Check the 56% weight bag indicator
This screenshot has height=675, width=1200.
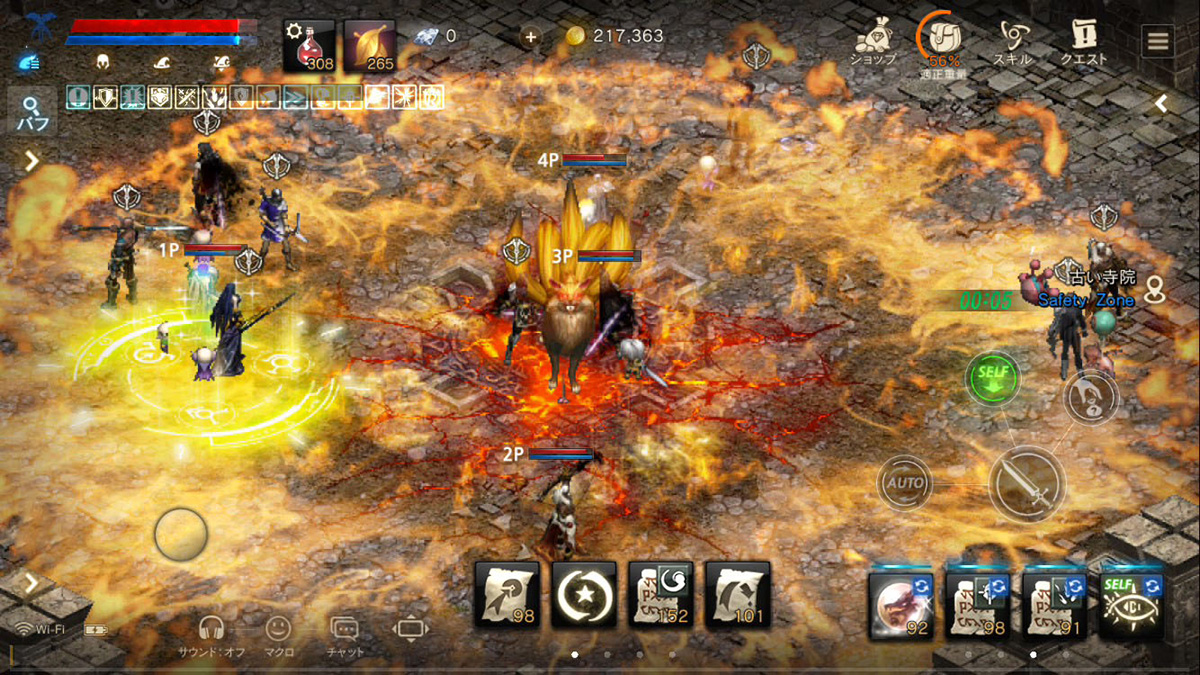(x=941, y=41)
